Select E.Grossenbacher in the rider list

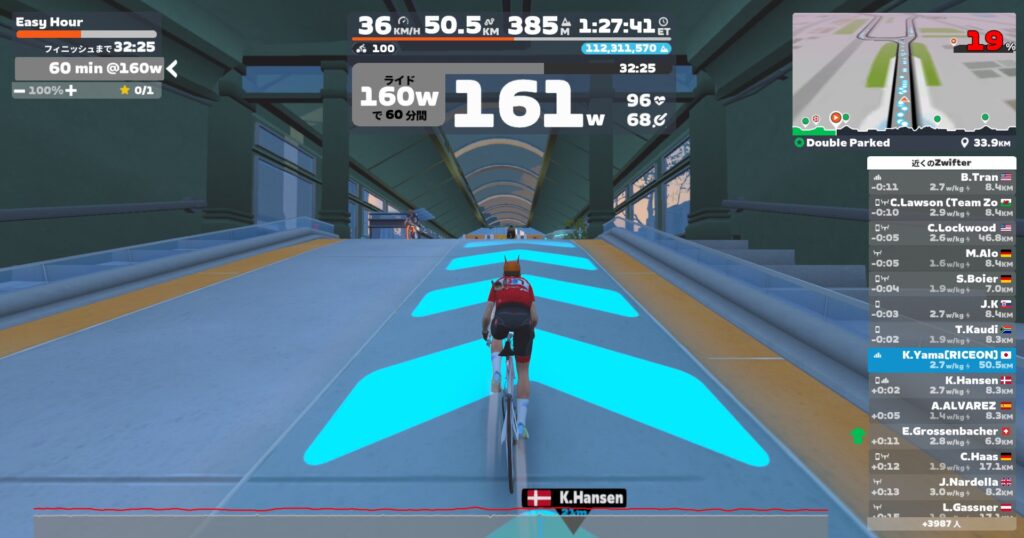tap(941, 436)
